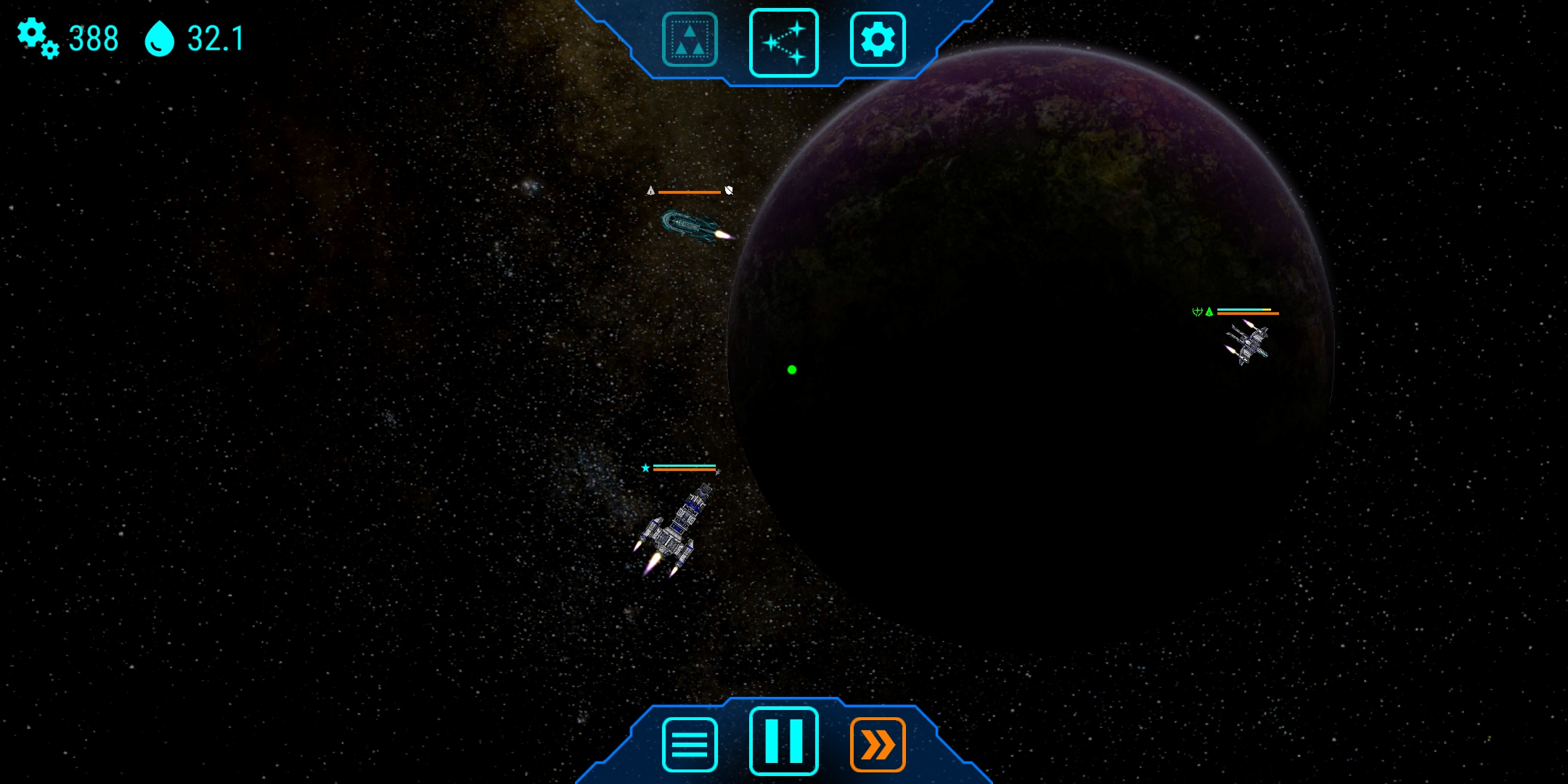Image resolution: width=1568 pixels, height=784 pixels.
Task: Activate the orange fast-forward button
Action: [x=878, y=744]
